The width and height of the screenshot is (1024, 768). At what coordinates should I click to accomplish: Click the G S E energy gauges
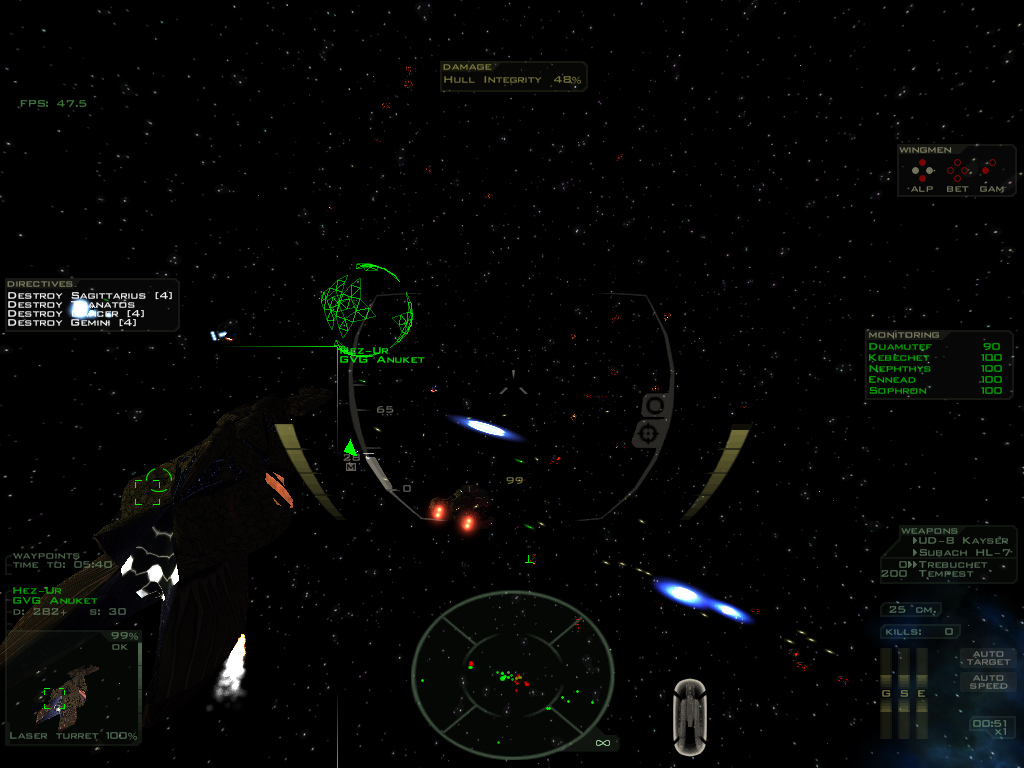point(903,692)
